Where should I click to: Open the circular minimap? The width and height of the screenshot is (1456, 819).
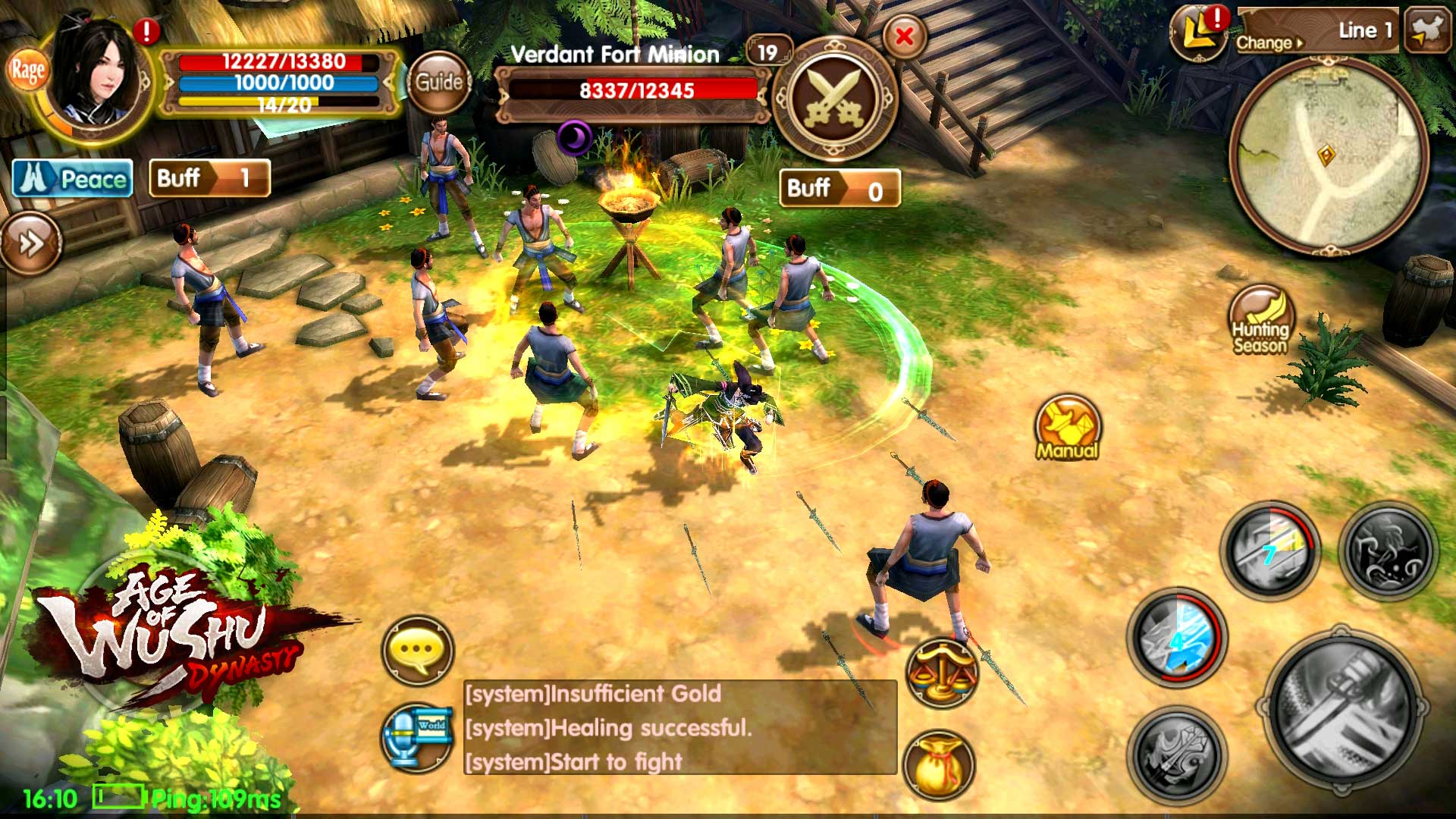click(1327, 158)
